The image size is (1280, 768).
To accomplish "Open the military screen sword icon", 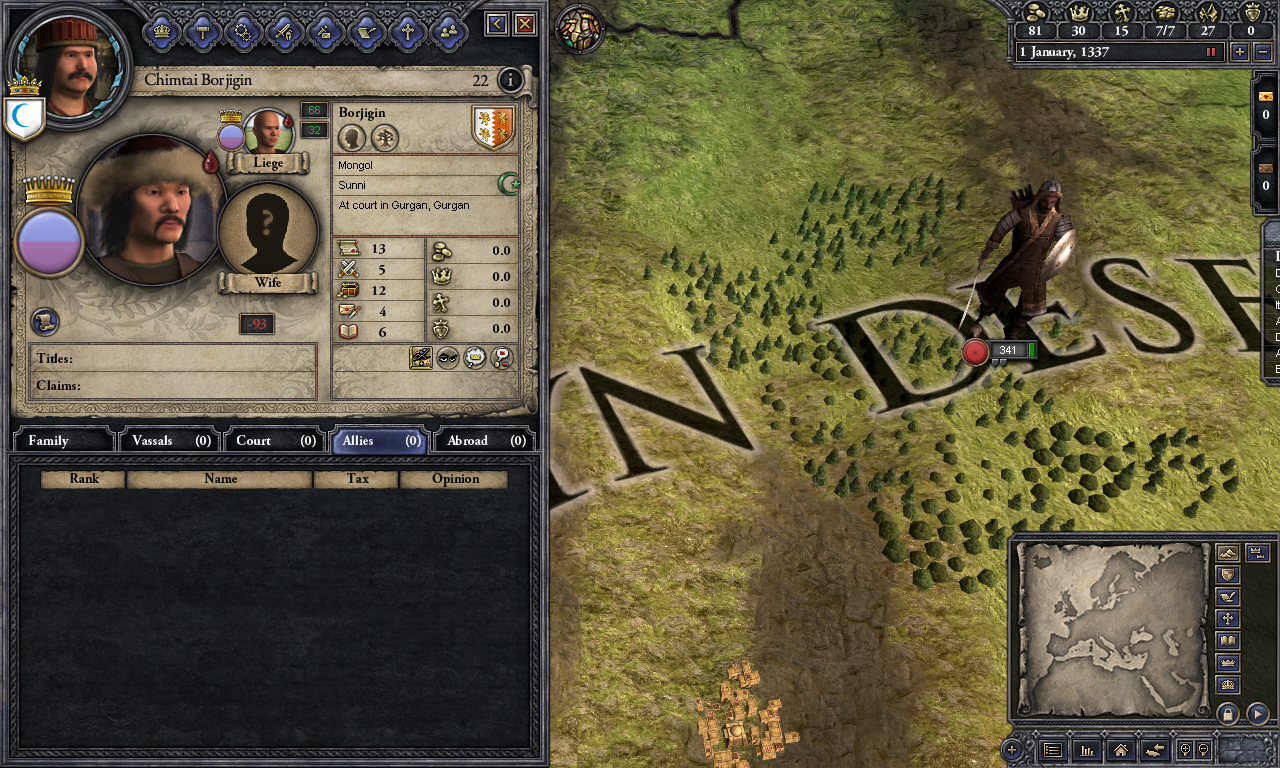I will click(283, 30).
